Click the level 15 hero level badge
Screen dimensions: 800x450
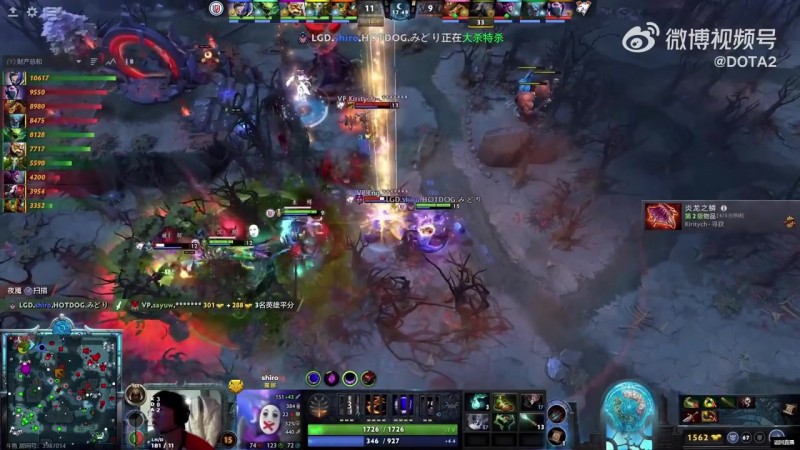point(228,439)
